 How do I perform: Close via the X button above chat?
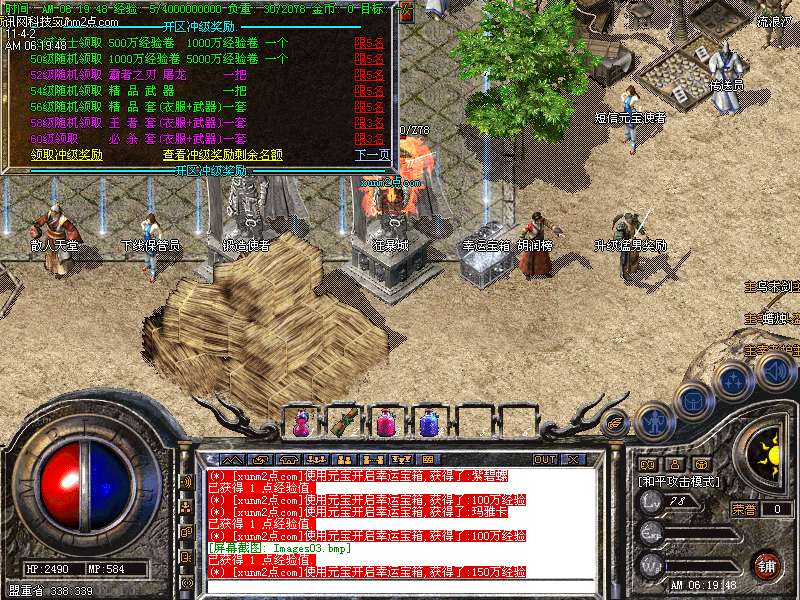point(573,460)
